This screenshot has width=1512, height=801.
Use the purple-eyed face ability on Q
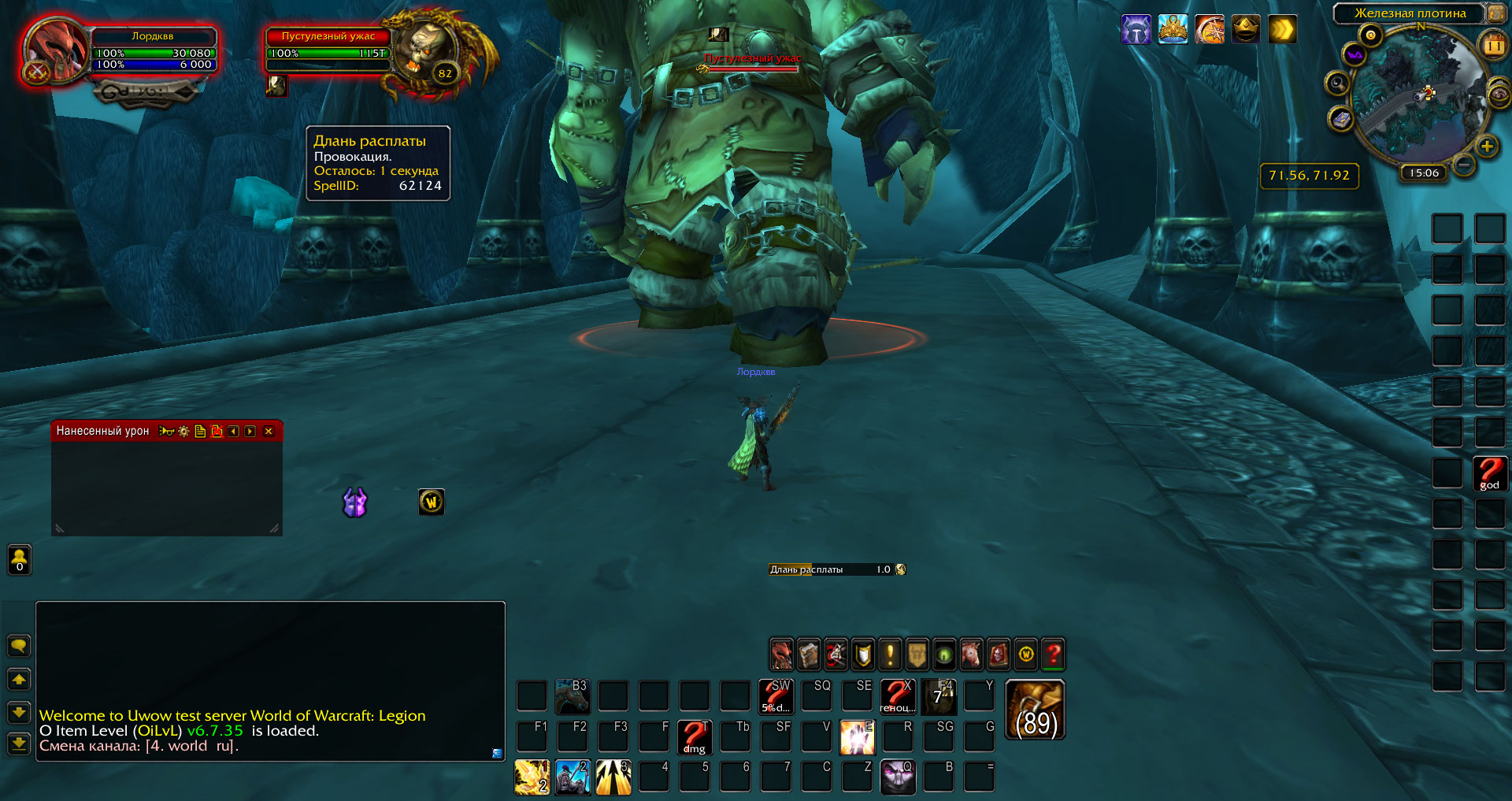pyautogui.click(x=898, y=777)
